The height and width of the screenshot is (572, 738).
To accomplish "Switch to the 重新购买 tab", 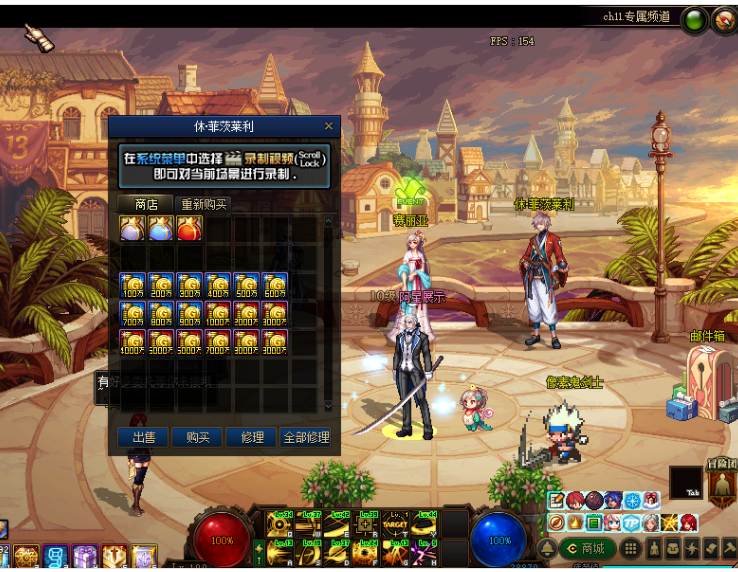I will [203, 204].
